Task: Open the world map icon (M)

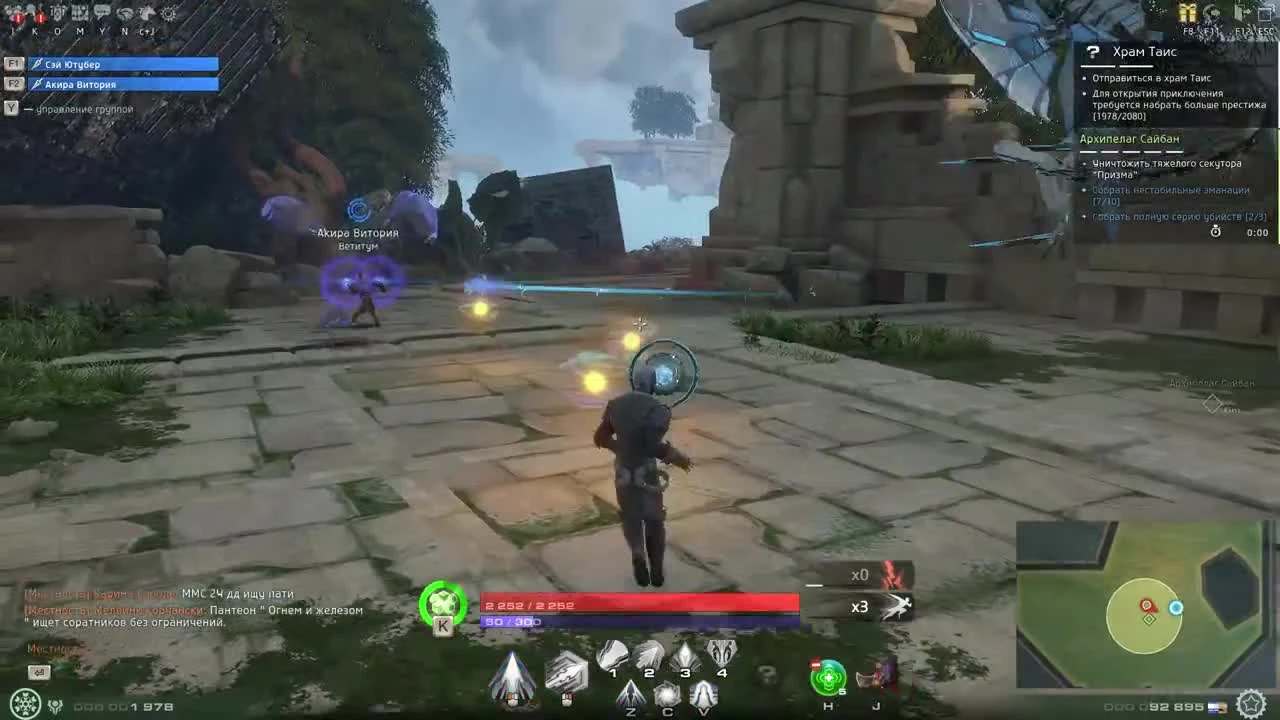Action: coord(80,12)
